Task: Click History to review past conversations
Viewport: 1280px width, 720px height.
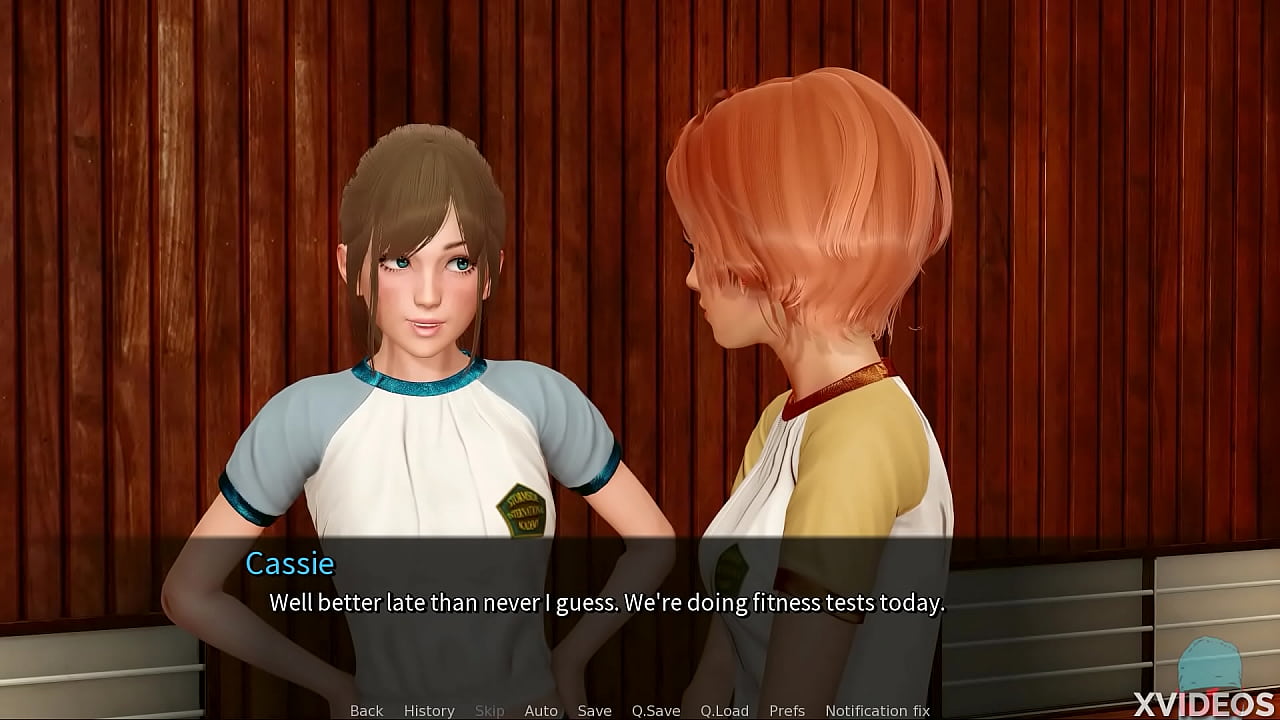Action: click(x=428, y=710)
